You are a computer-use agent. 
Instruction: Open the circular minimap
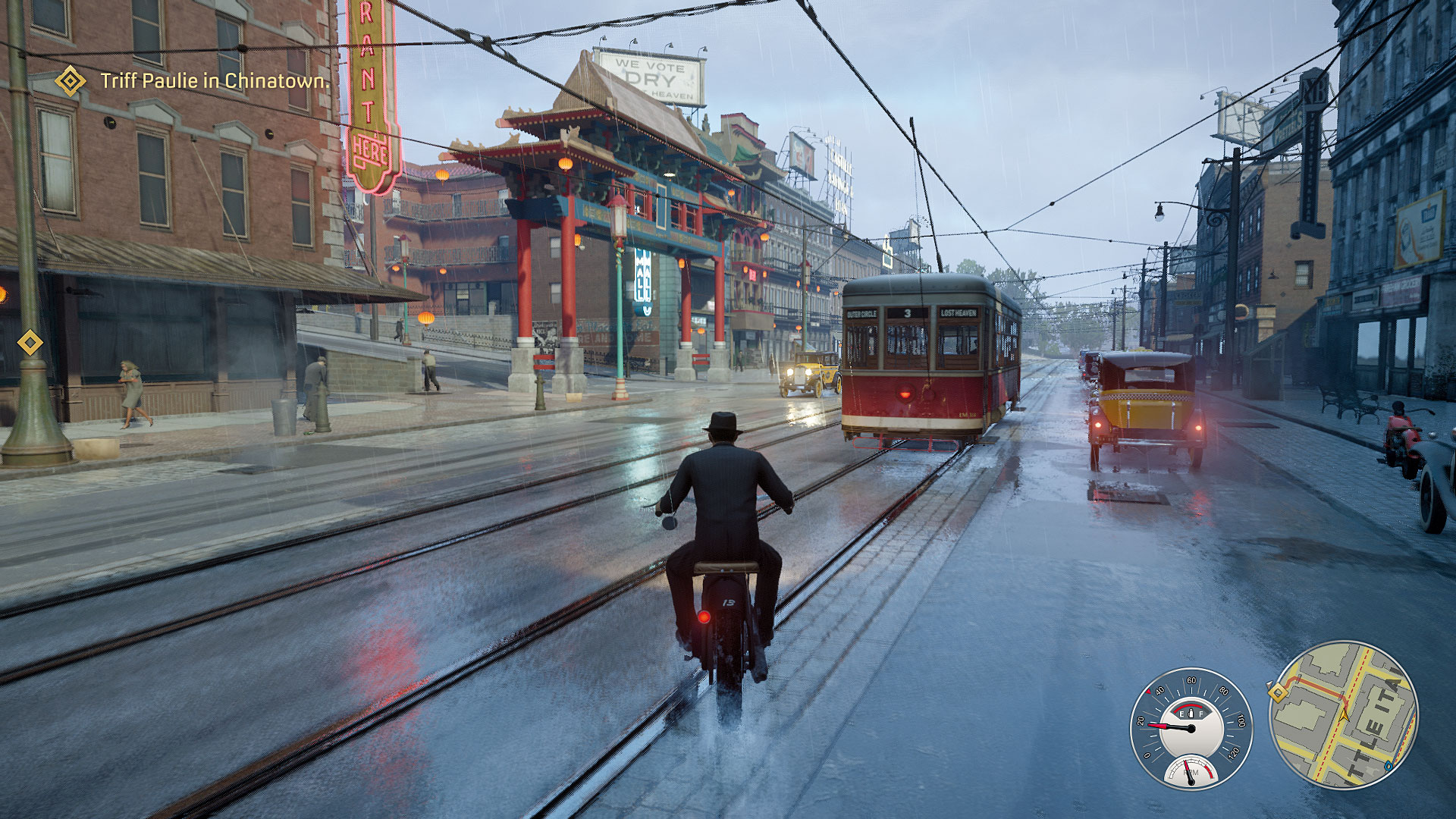coord(1343,715)
